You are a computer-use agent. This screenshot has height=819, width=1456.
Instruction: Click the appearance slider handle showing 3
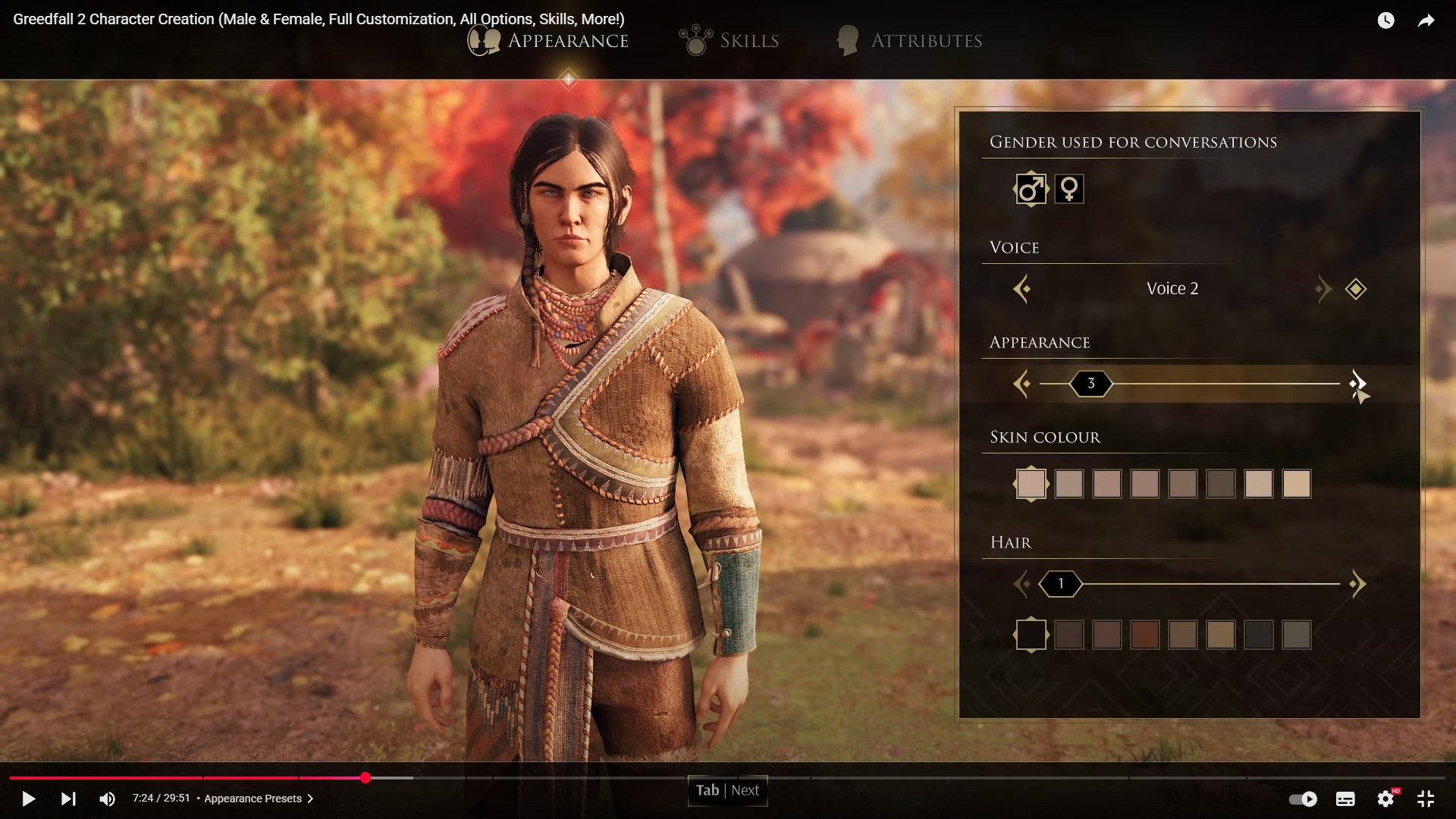[1090, 384]
